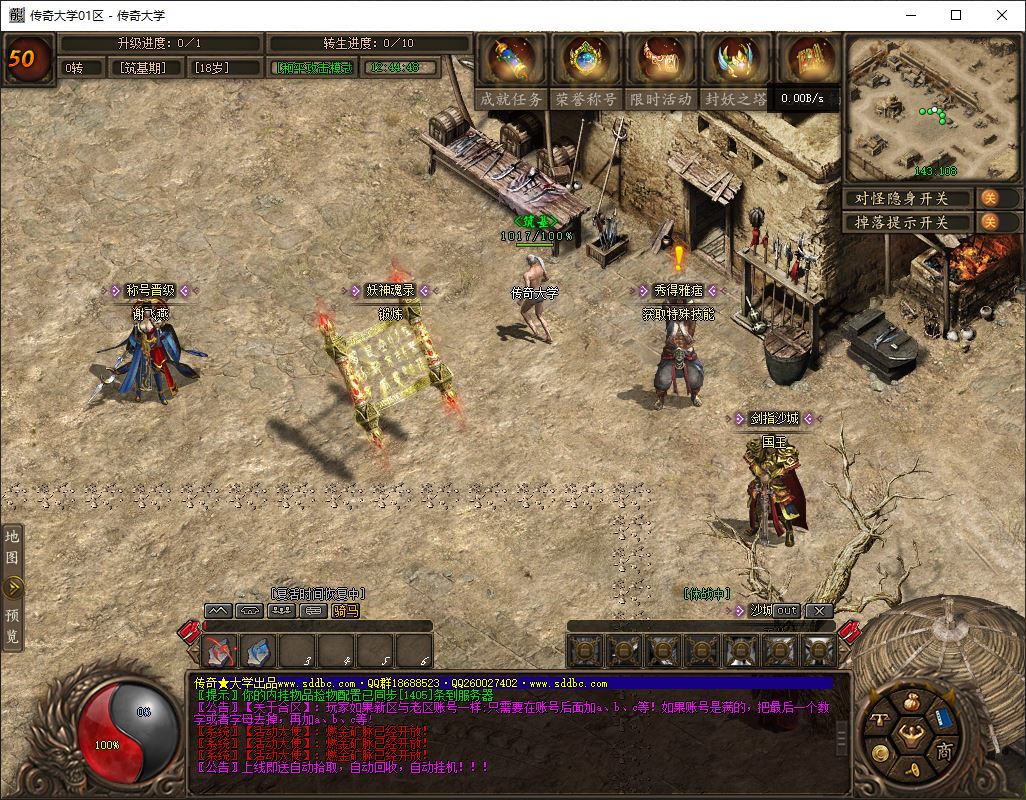Screen dimensions: 1026x800
Task: Open the balance scale trade icon
Action: [879, 720]
